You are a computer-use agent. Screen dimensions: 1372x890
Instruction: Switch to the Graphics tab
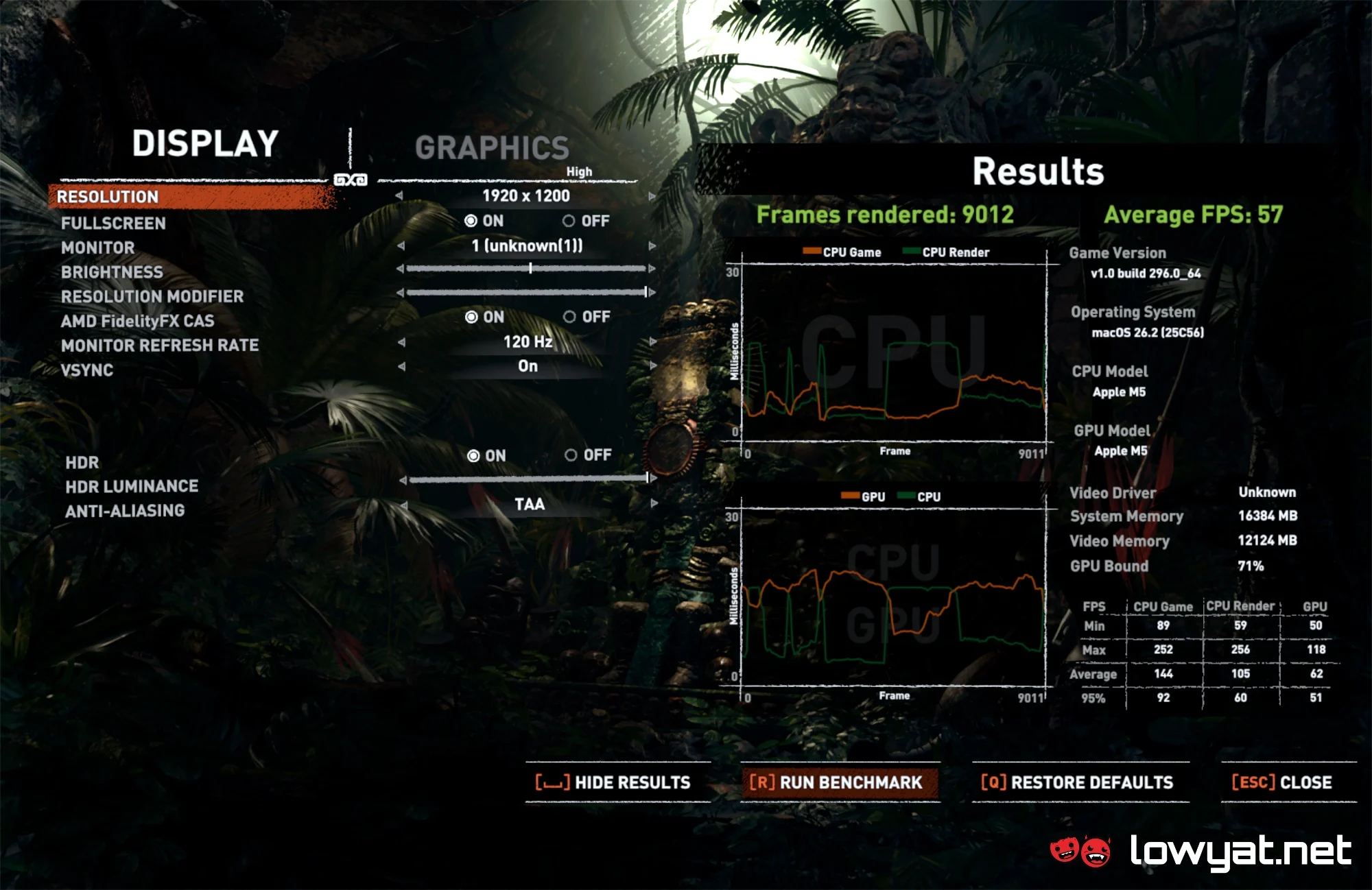(492, 147)
